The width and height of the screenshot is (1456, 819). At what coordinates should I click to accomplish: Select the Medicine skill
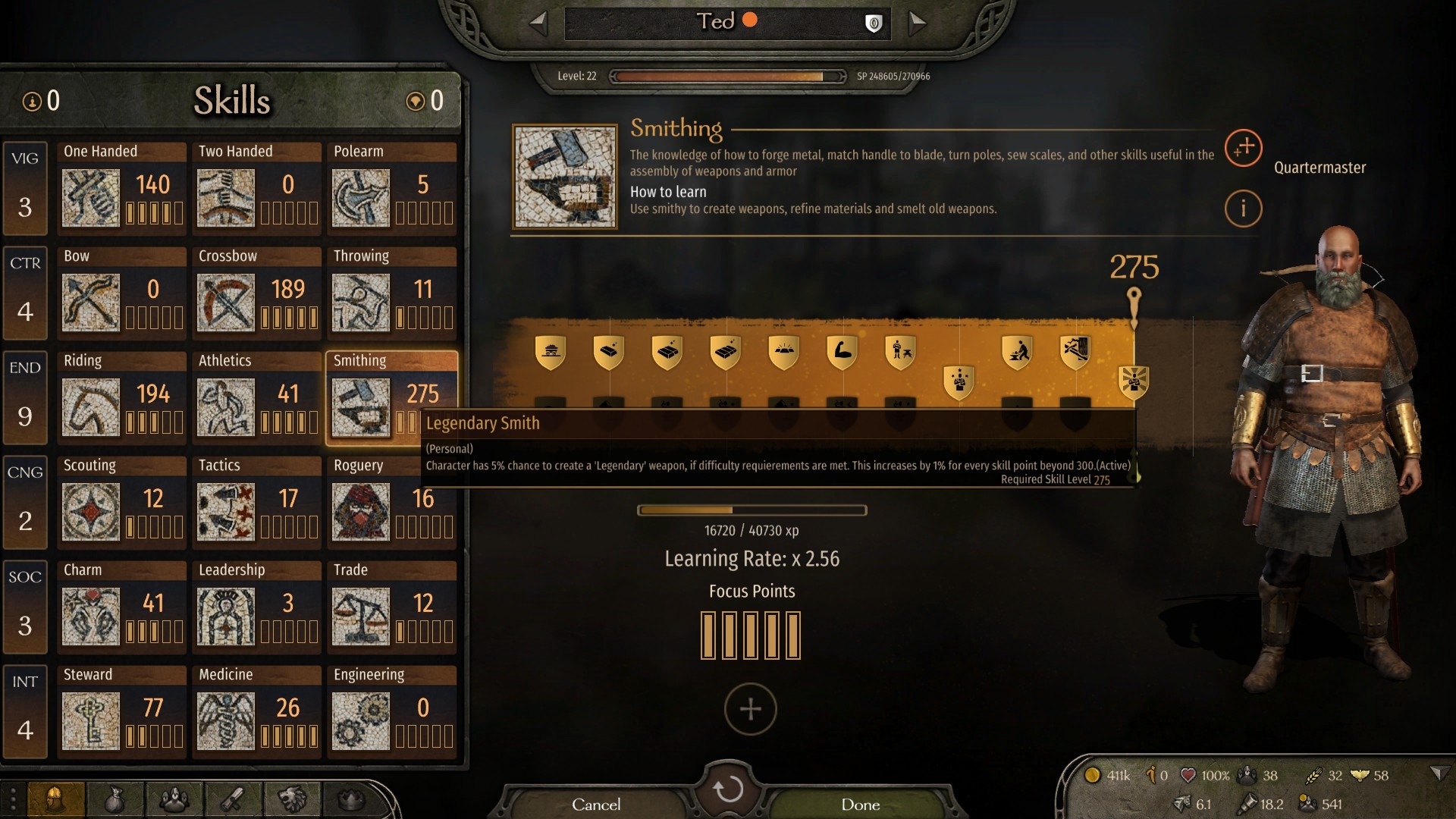257,709
